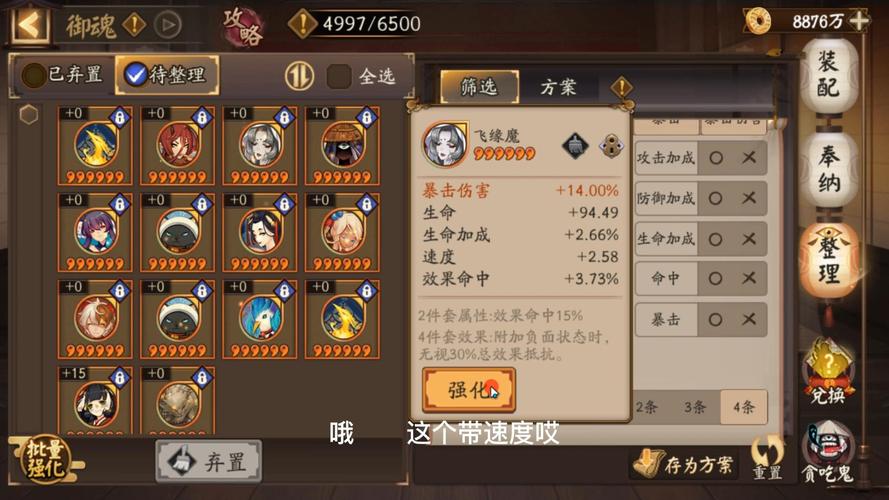
Task: Reset filters with 重置
Action: (x=767, y=460)
